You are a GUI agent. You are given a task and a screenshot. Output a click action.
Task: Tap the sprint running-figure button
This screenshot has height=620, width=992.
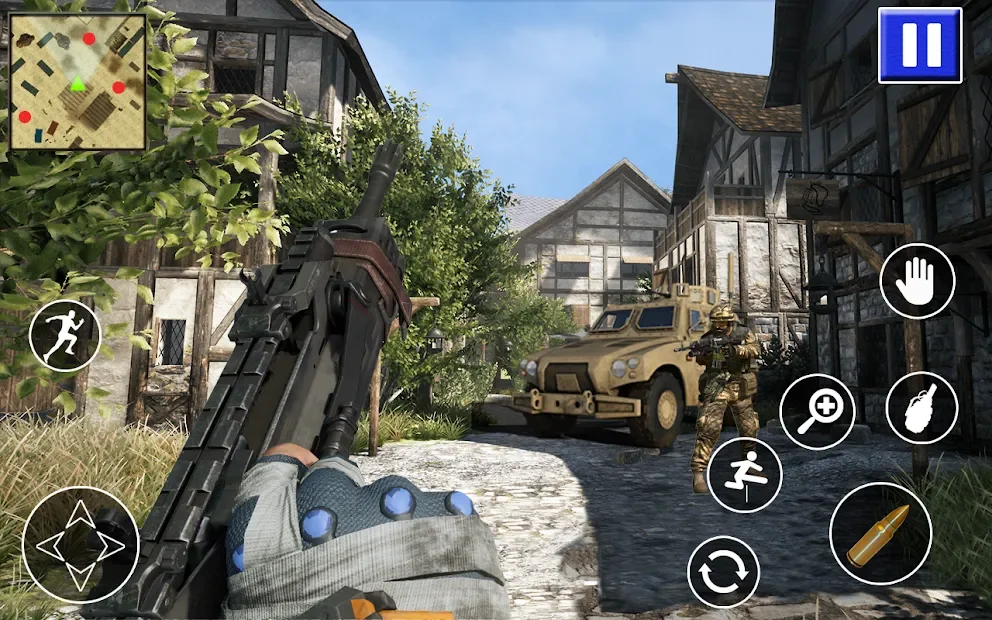tap(65, 336)
